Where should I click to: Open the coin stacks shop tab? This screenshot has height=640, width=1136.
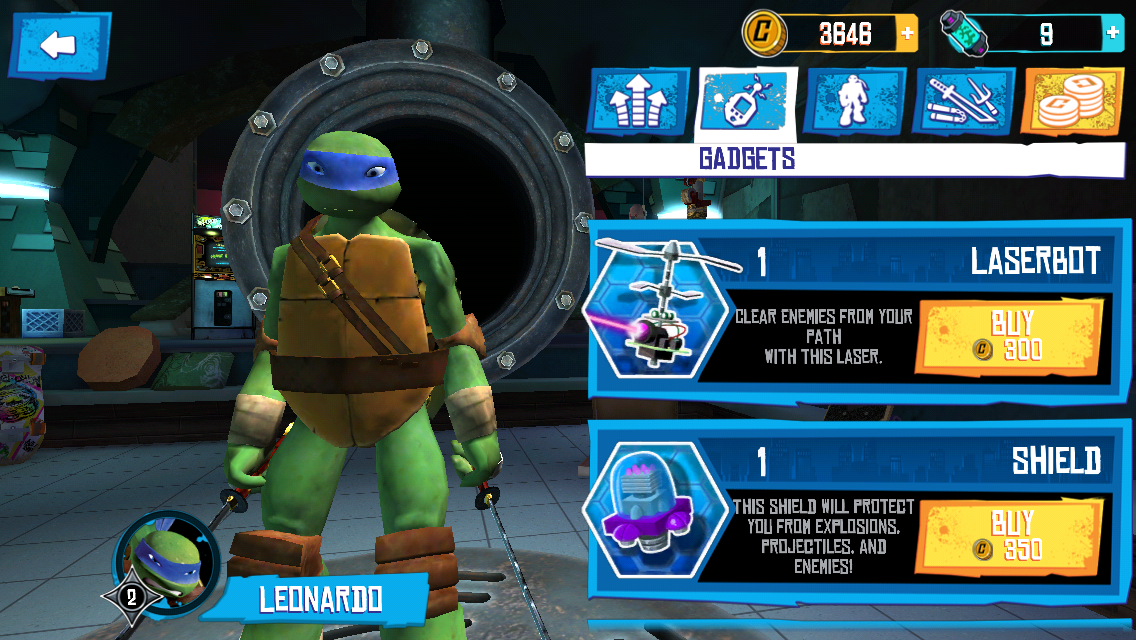[1071, 102]
